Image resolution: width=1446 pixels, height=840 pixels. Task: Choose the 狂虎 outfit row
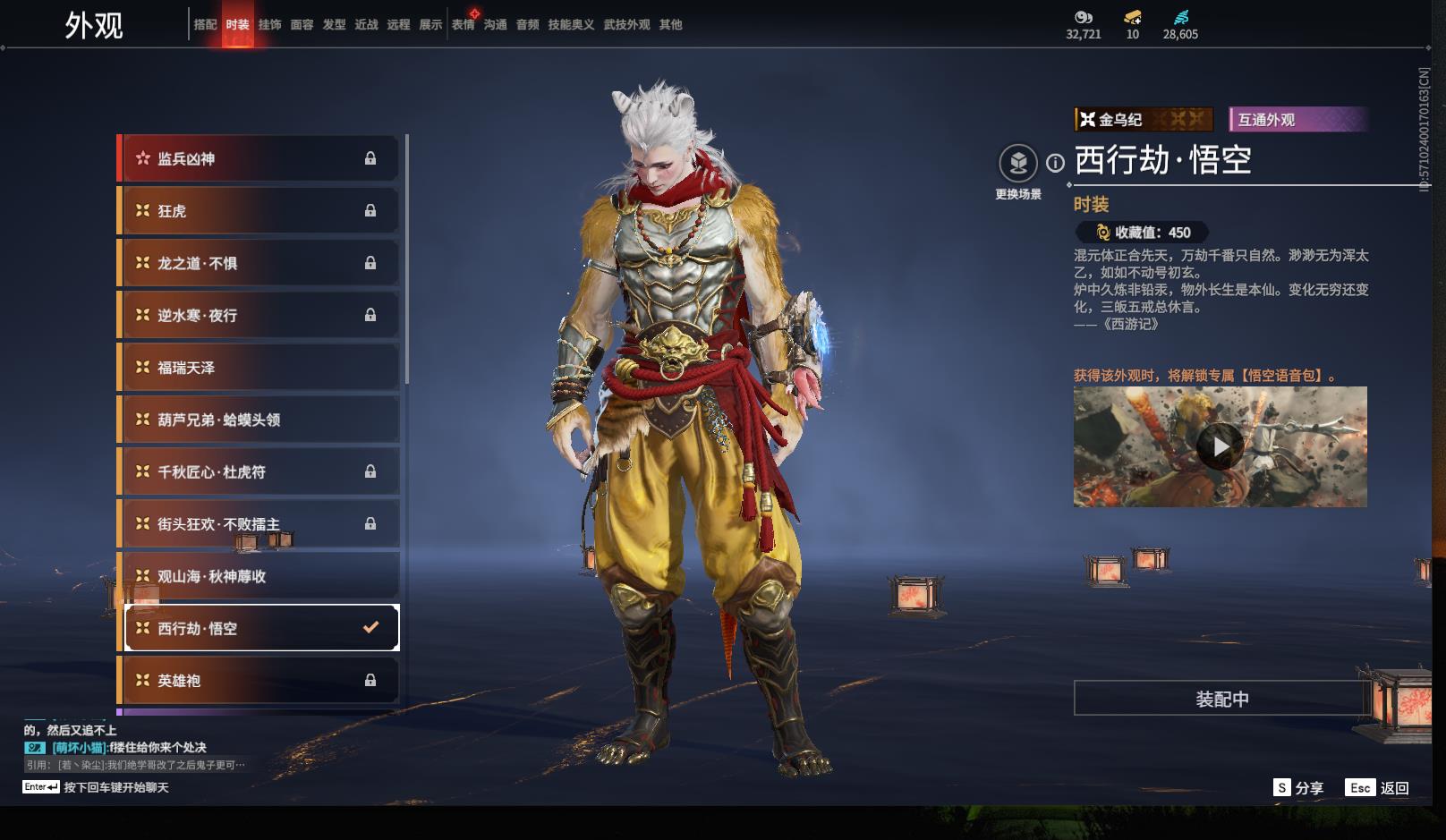[x=258, y=211]
